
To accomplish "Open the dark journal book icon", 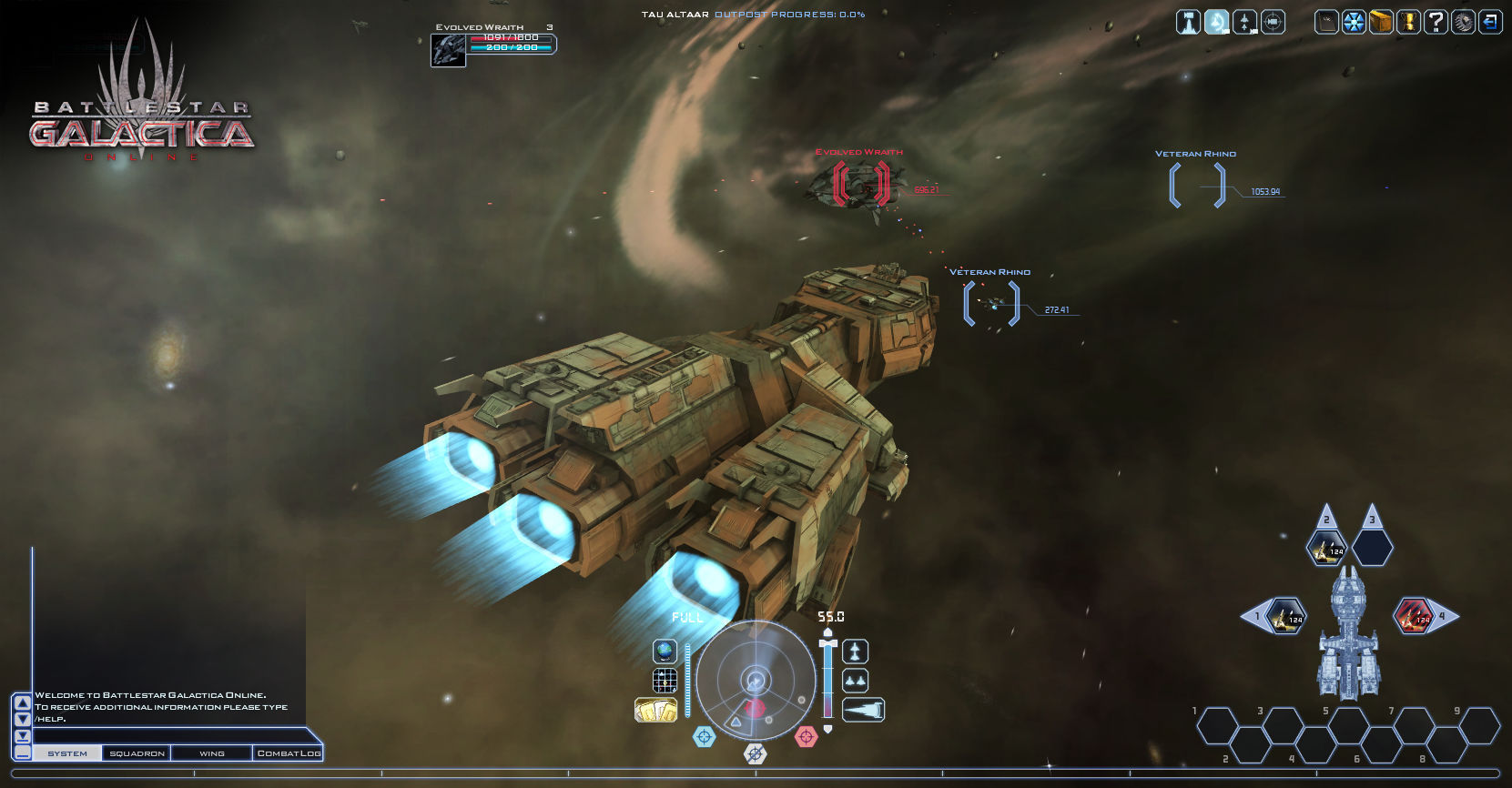I will pos(1327,22).
